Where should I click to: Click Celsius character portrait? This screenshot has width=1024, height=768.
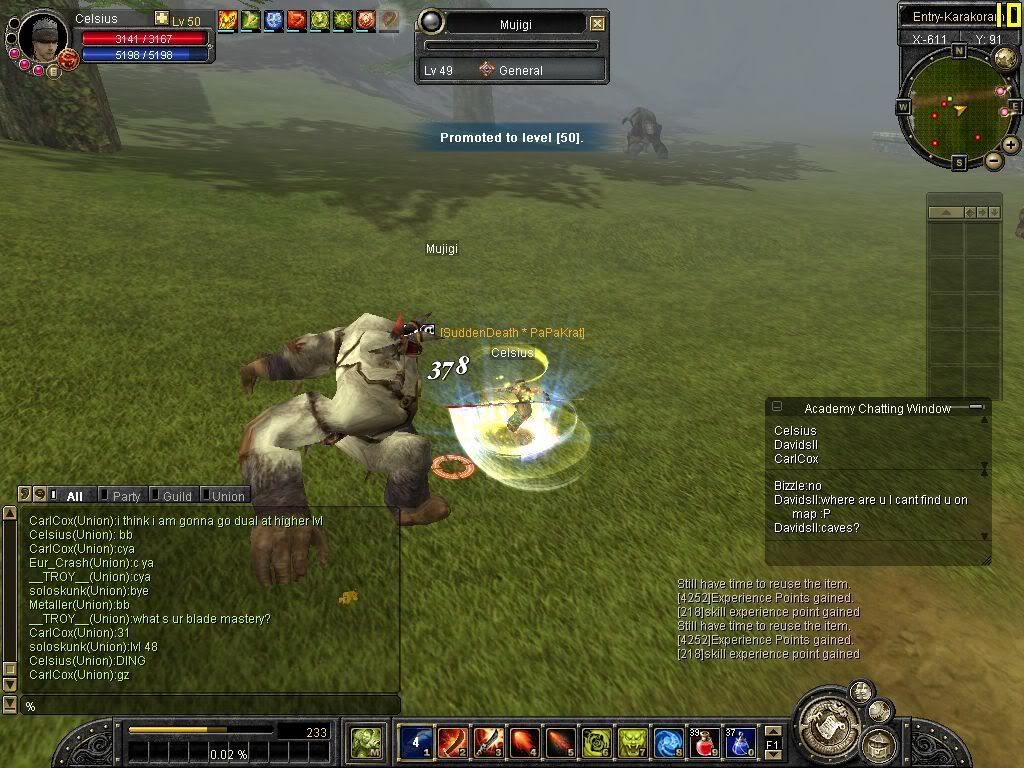pos(43,35)
